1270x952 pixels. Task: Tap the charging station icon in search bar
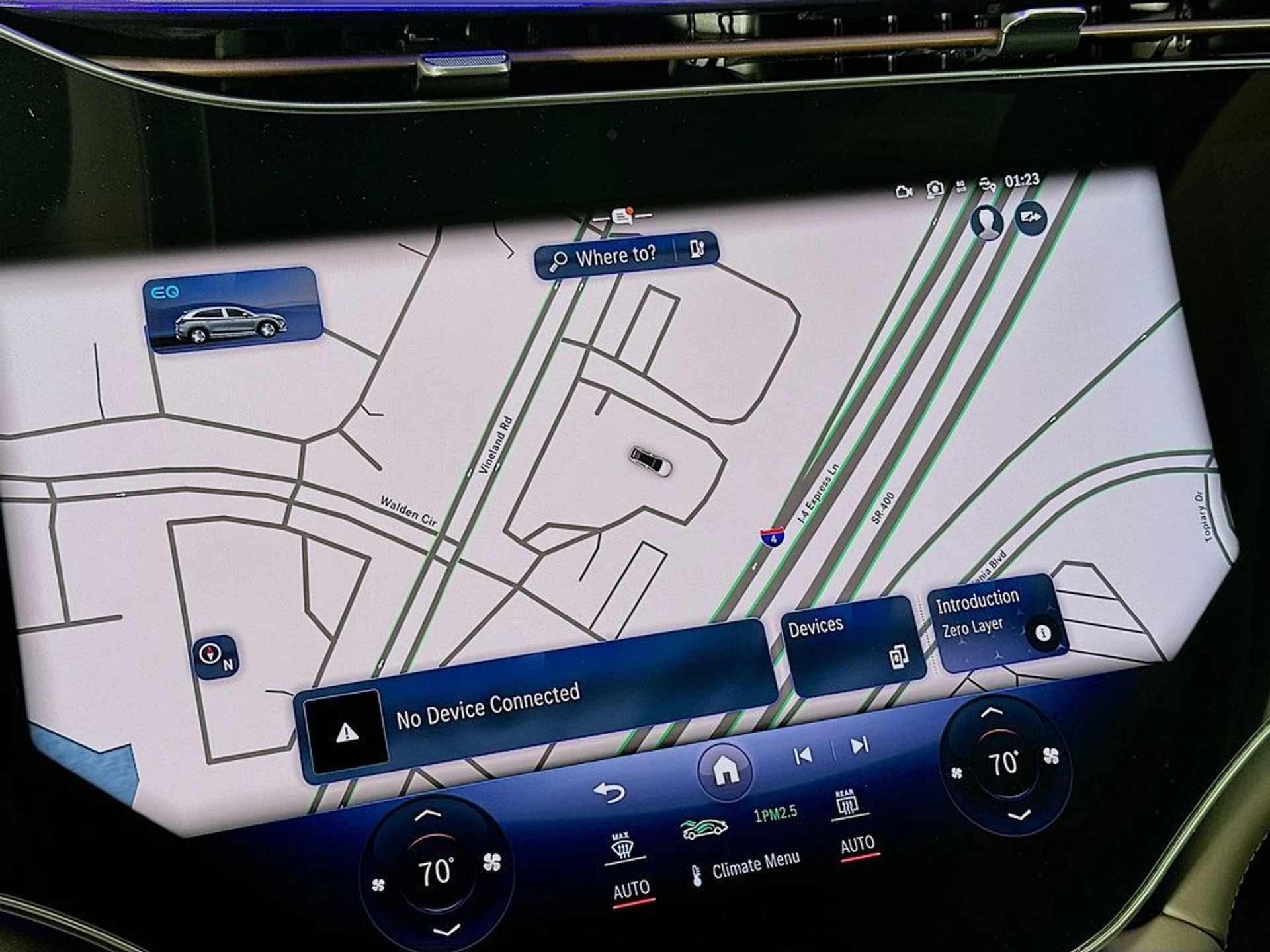tap(697, 249)
